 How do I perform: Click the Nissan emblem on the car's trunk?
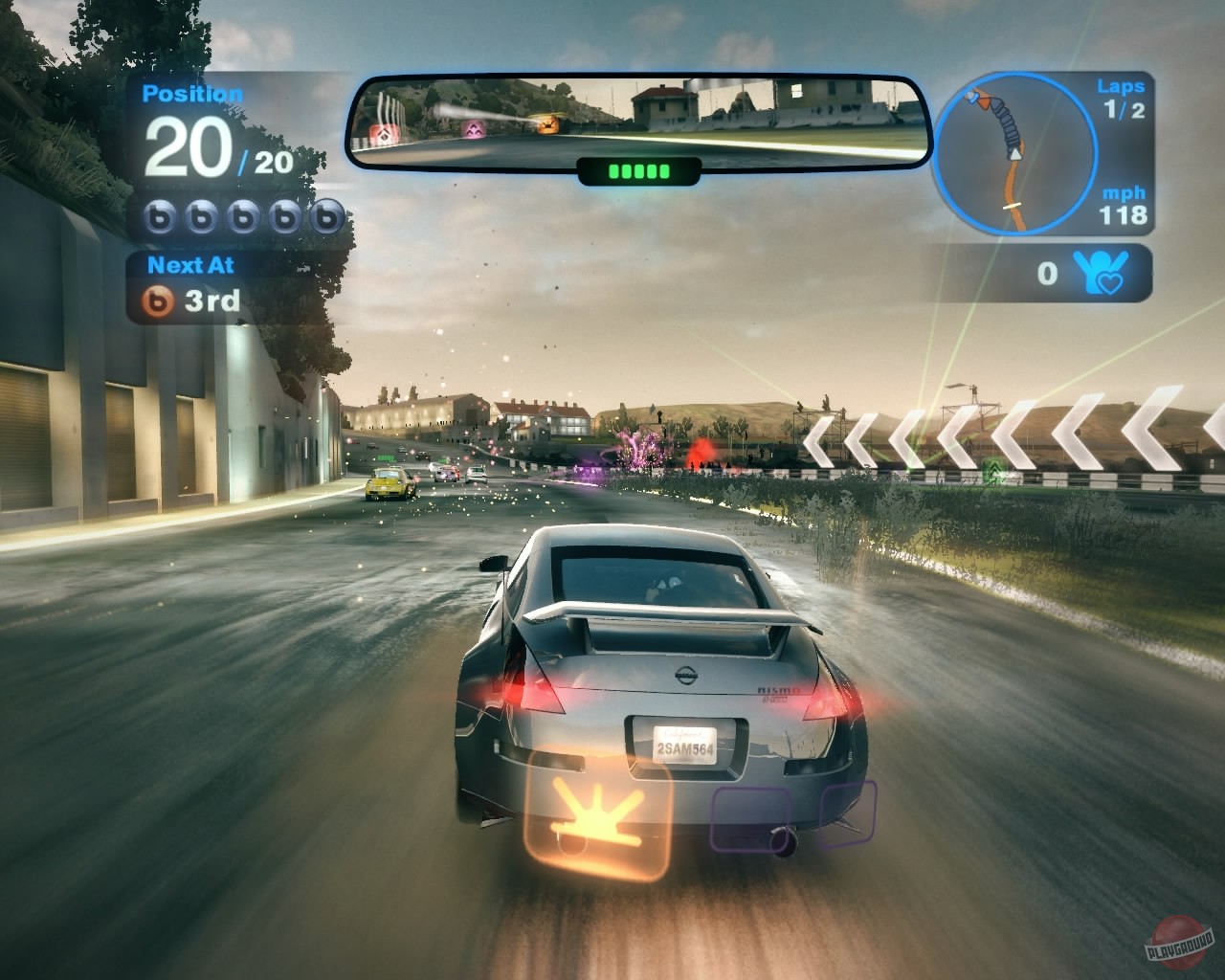coord(685,676)
